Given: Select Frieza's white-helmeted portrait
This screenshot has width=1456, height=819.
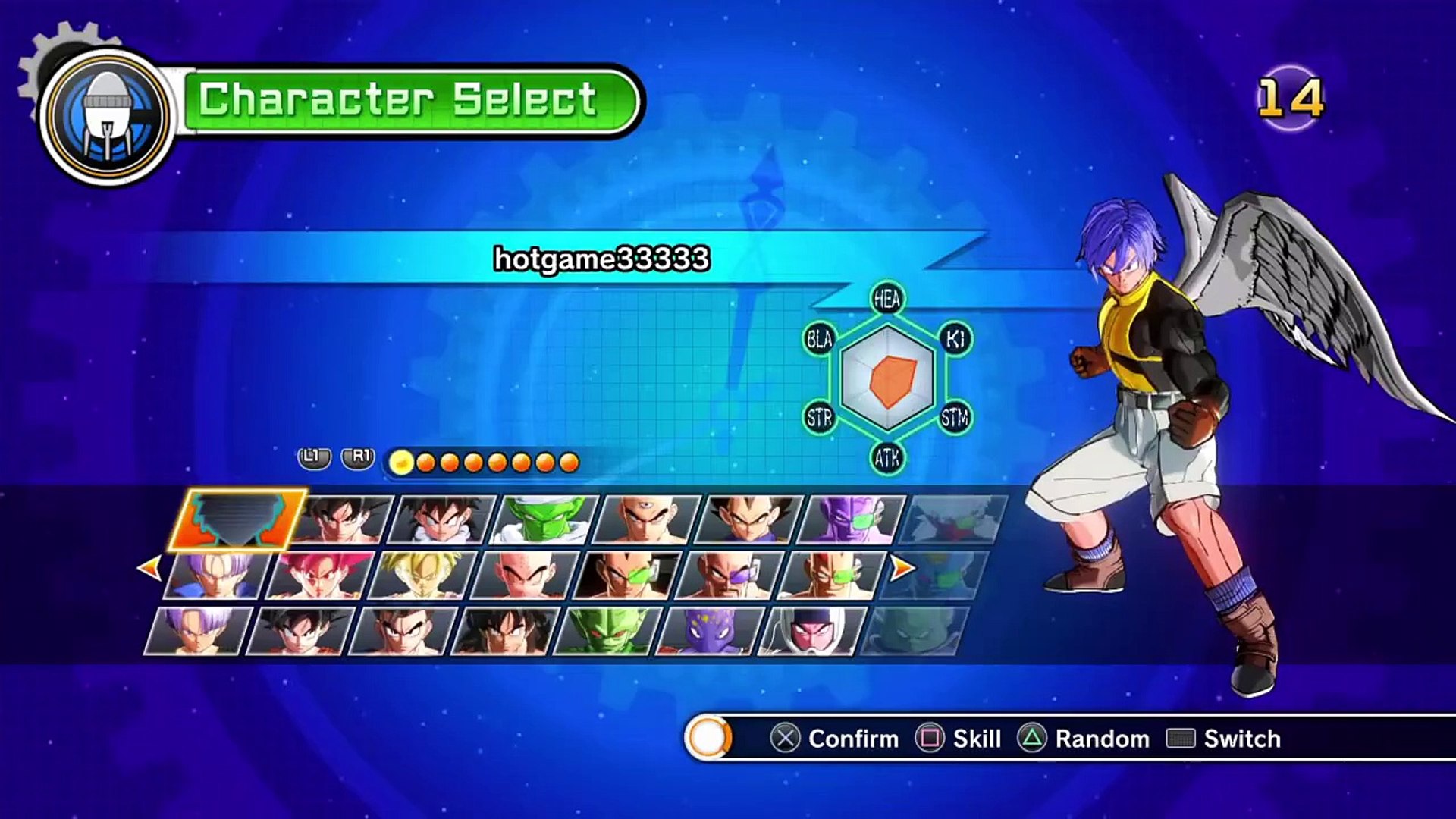Looking at the screenshot, I should (811, 631).
